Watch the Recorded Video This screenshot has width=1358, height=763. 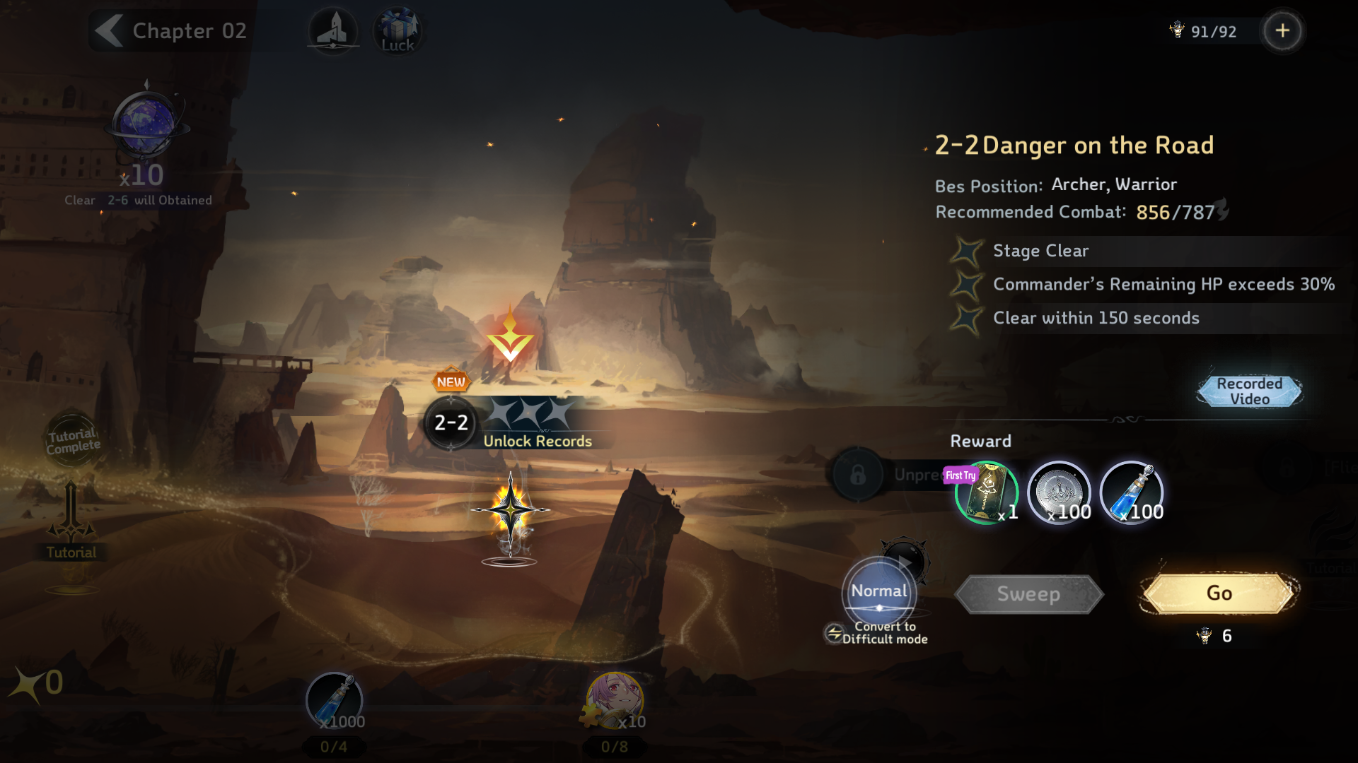1249,391
